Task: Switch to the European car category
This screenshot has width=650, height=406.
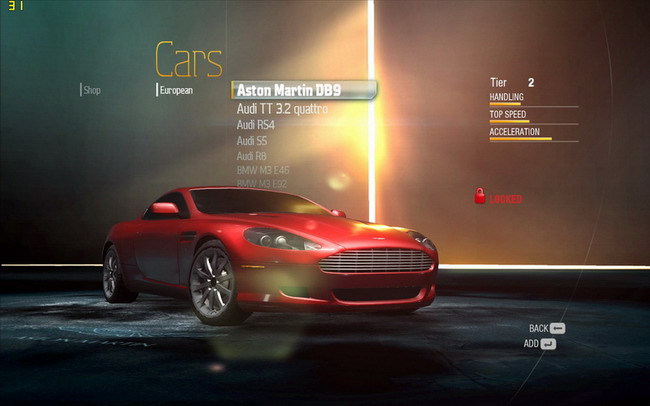Action: click(x=176, y=90)
